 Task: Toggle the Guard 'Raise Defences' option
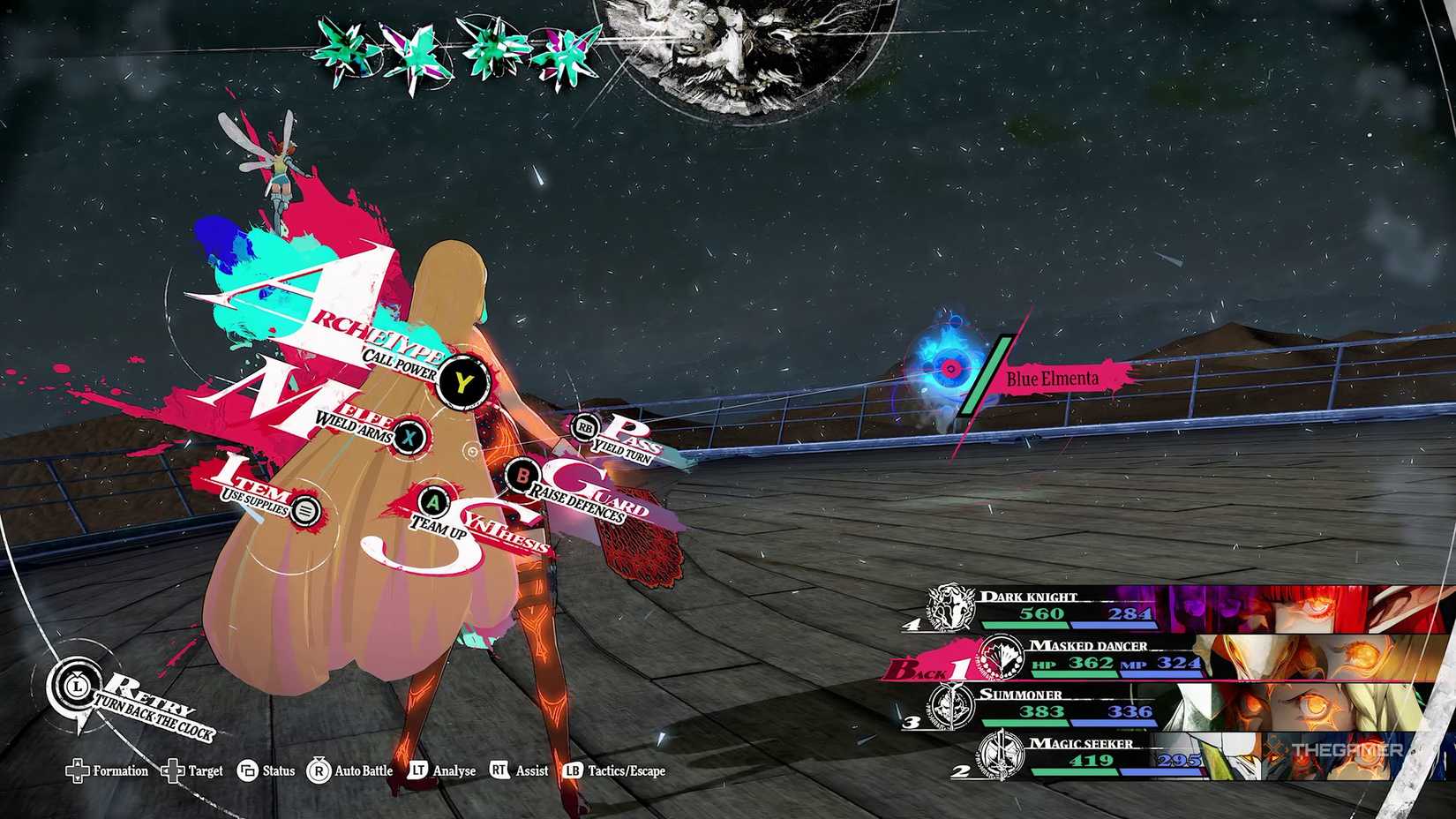coord(524,477)
